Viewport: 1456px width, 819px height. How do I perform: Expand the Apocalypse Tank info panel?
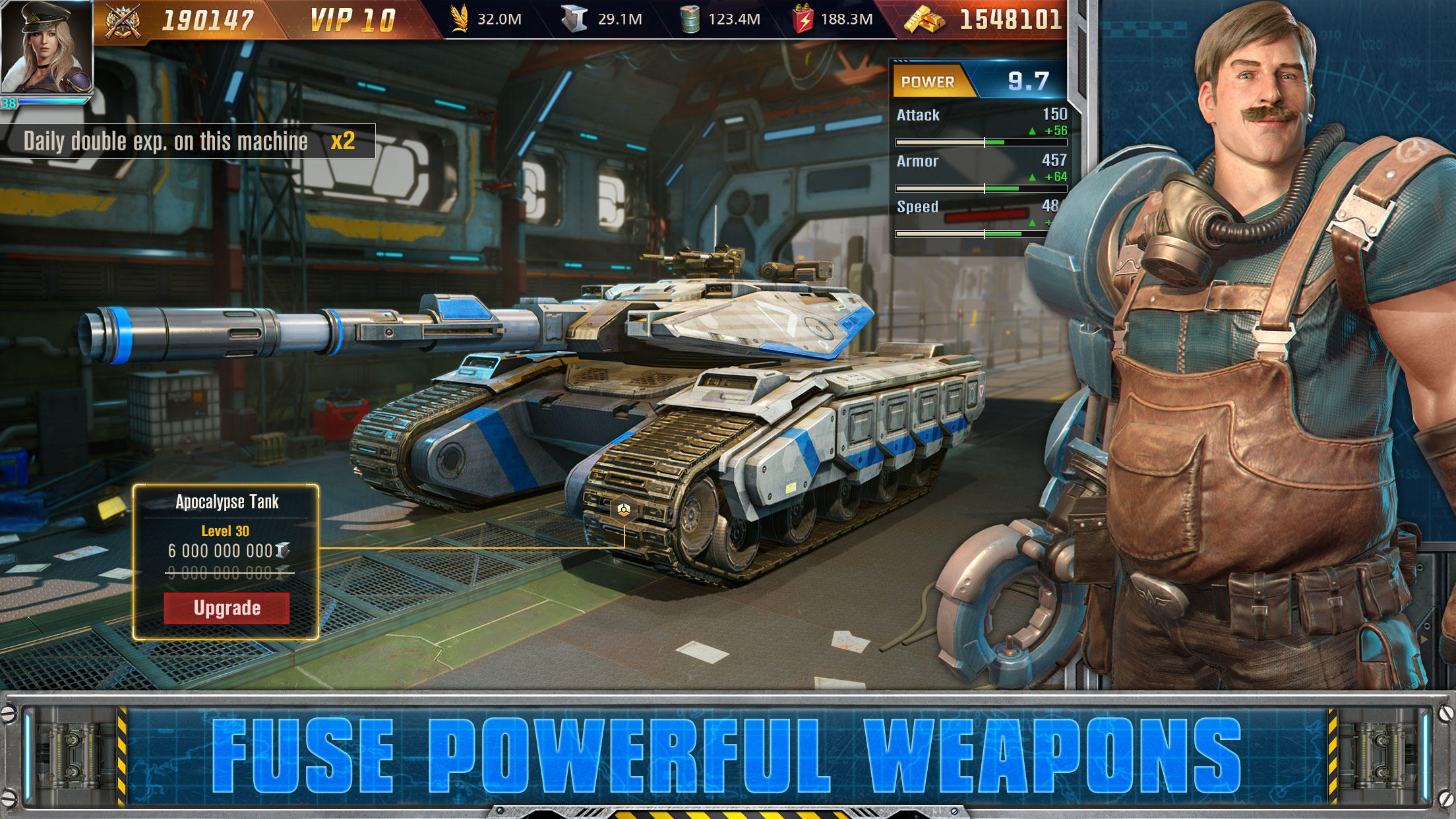[228, 501]
